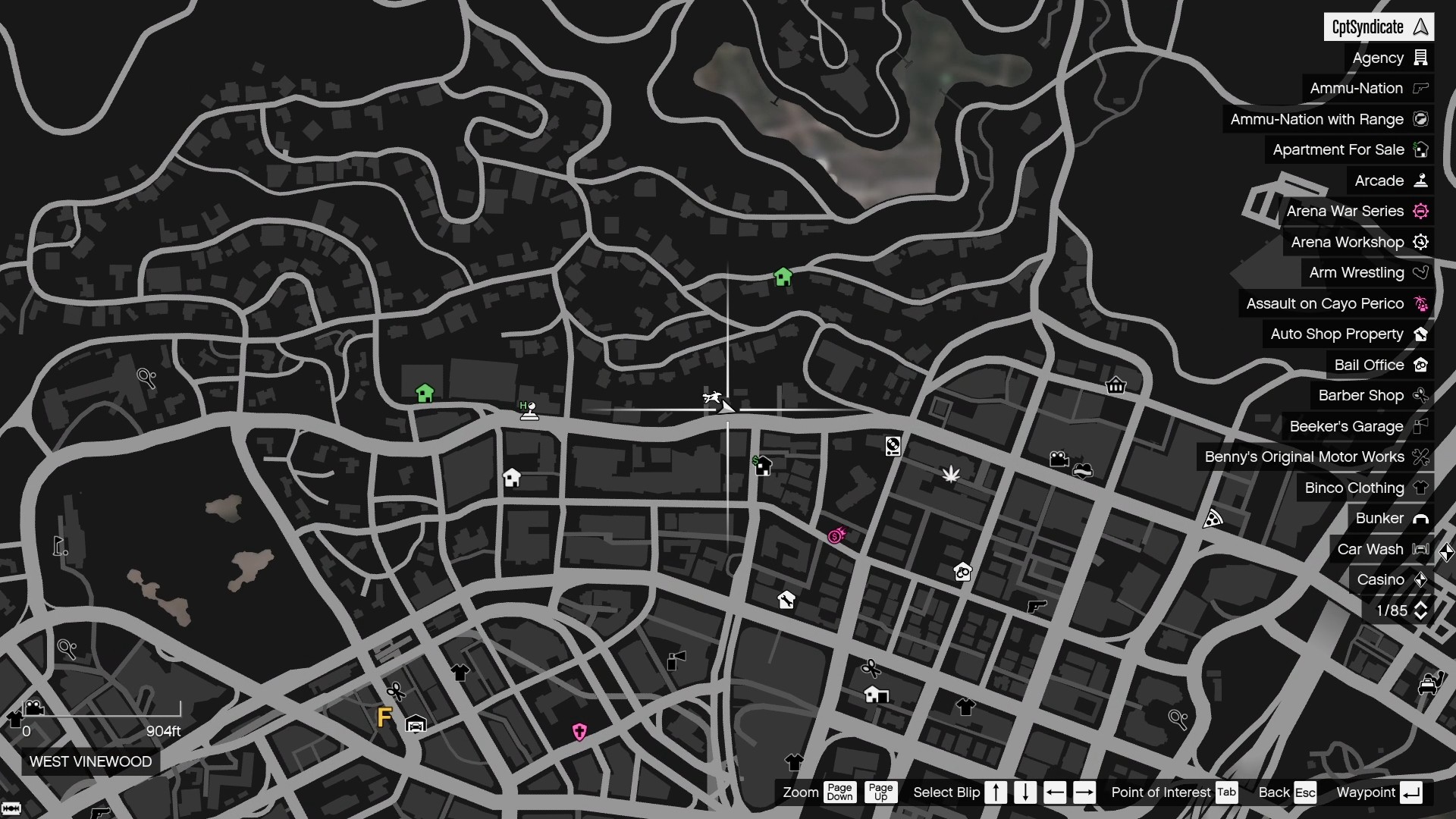Select the Ammu-Nation pistol blip on the map
This screenshot has width=1456, height=819.
pos(1037,607)
